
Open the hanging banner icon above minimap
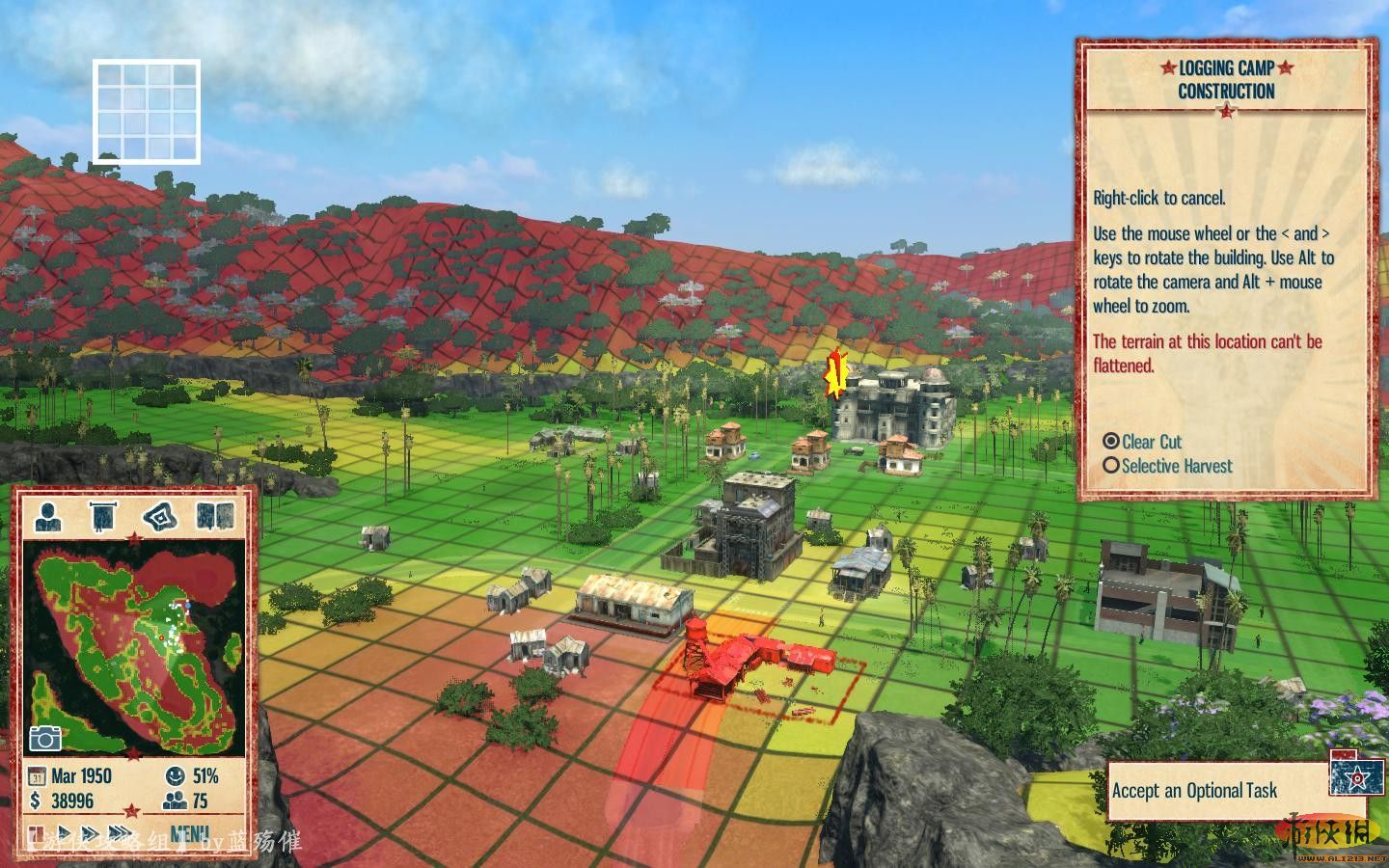[102, 516]
